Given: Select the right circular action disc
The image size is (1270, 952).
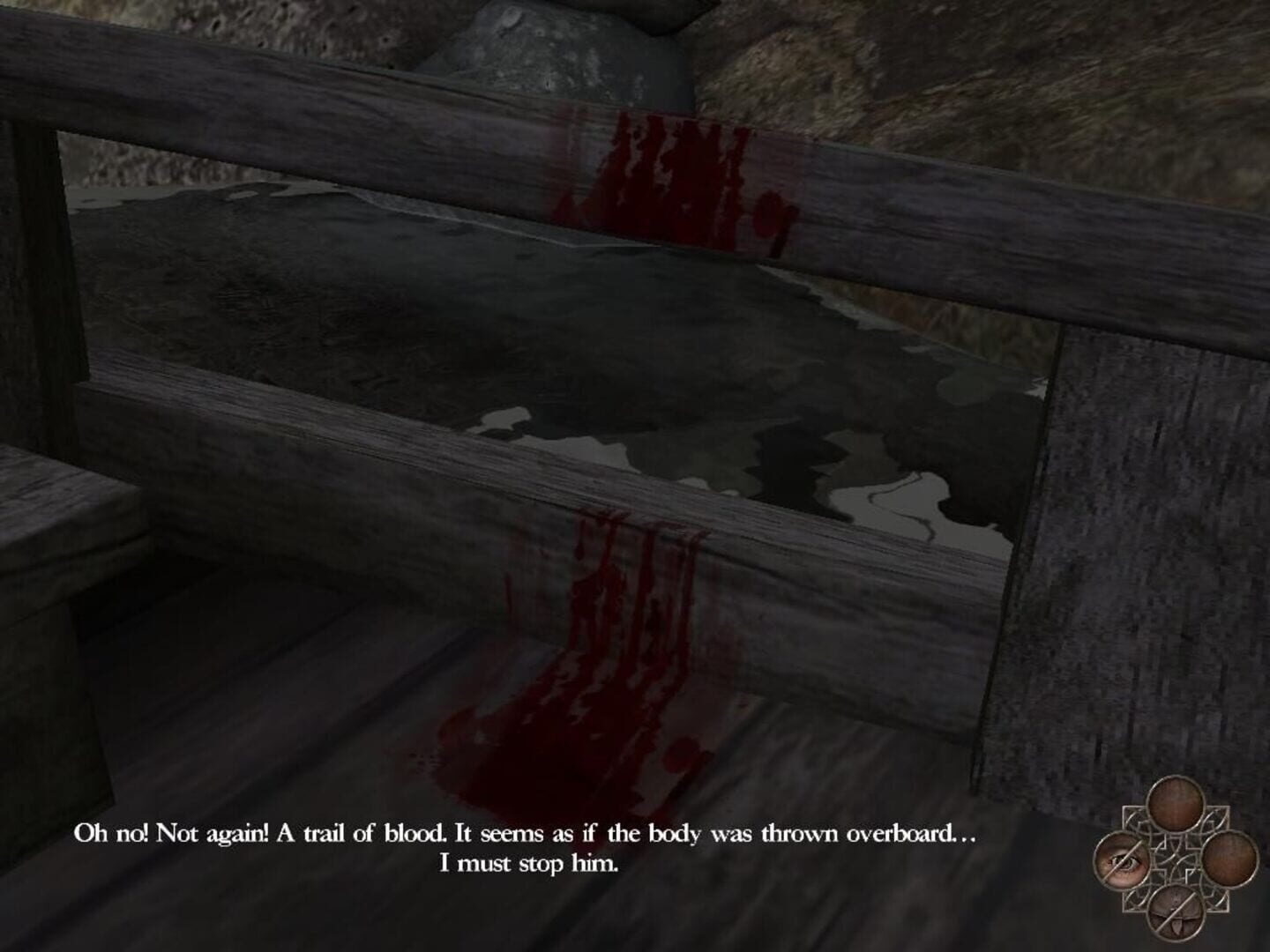Looking at the screenshot, I should (1228, 859).
